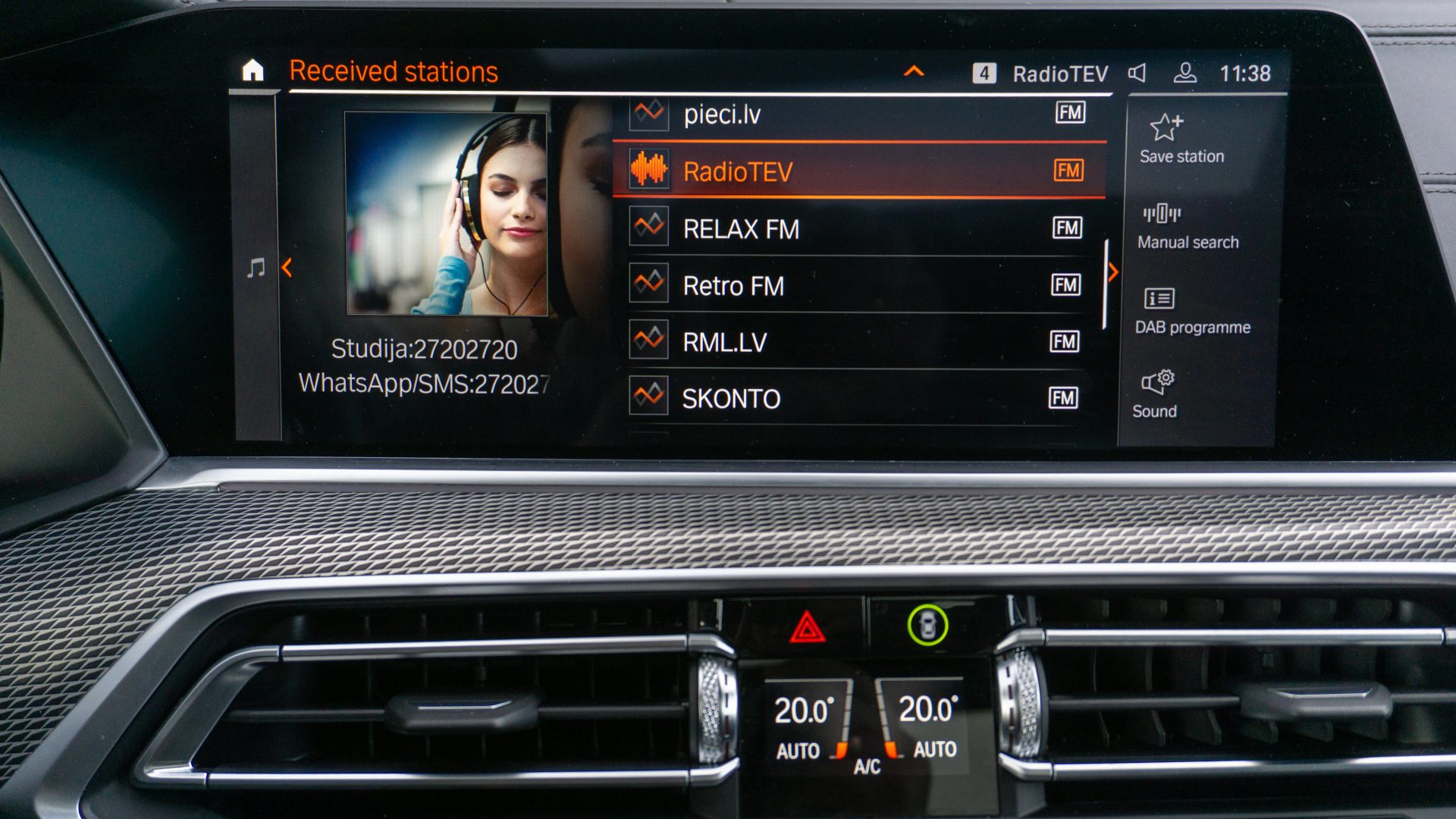
Task: Open the preset 4 RadioTEV indicator
Action: (1040, 74)
